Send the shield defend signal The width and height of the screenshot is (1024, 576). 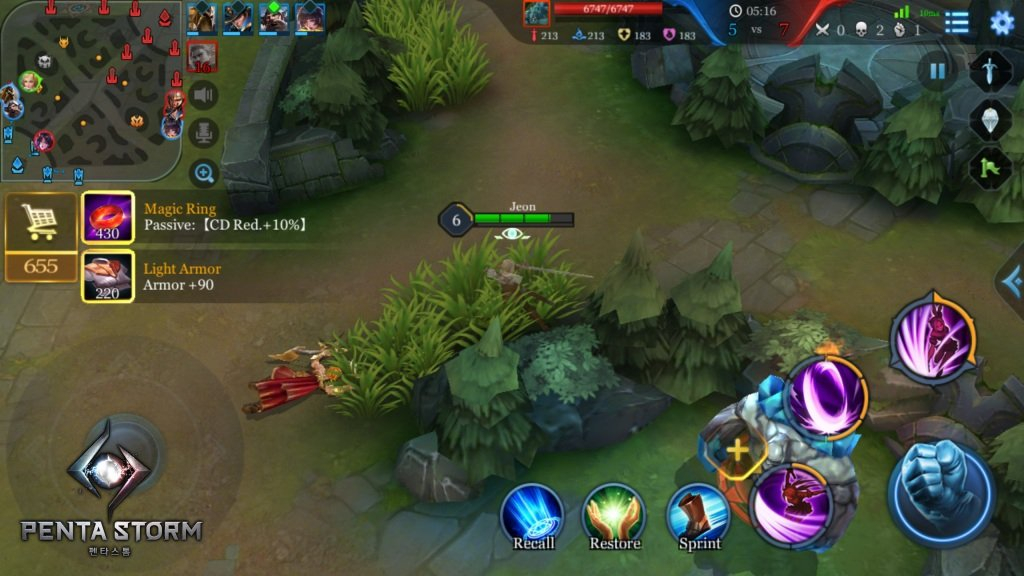point(990,120)
